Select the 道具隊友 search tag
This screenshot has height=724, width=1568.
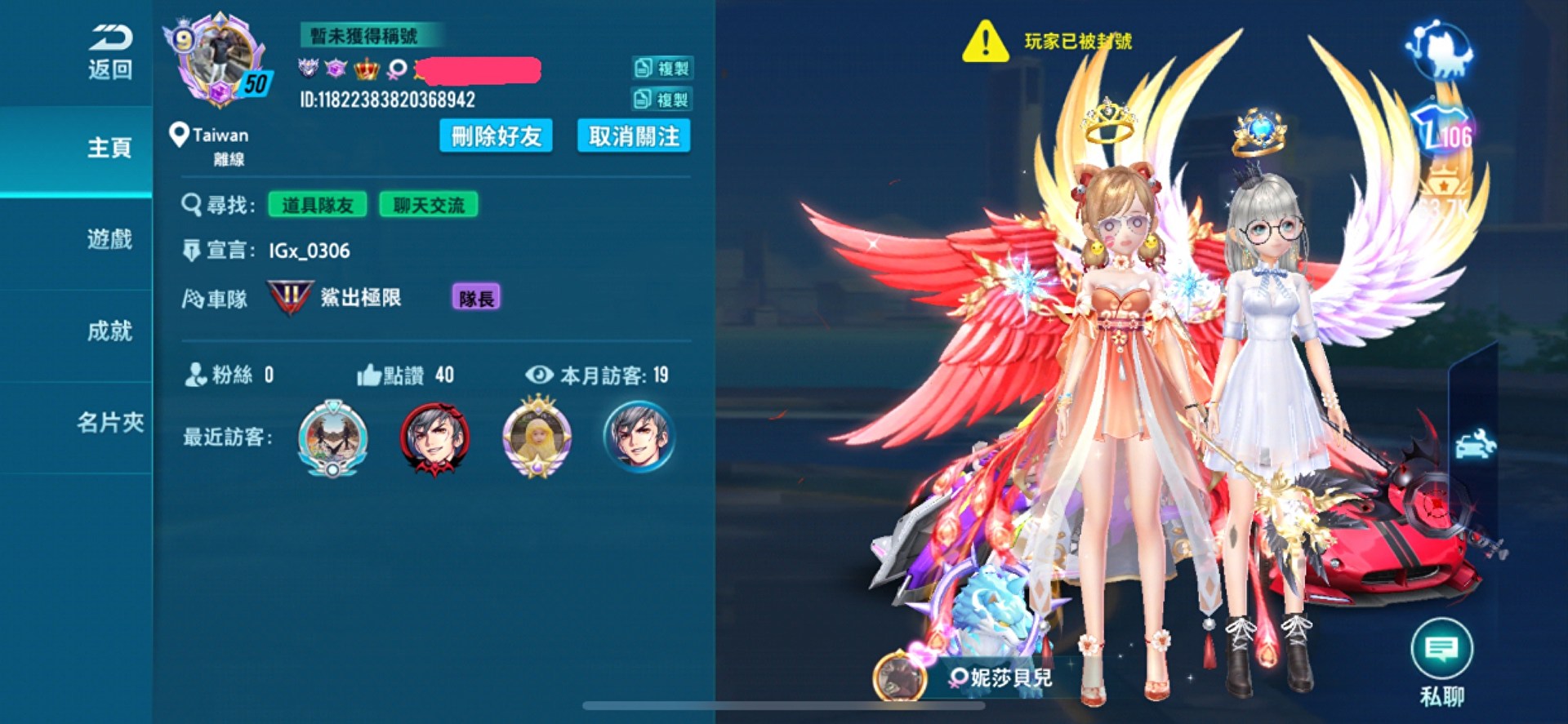tap(318, 205)
